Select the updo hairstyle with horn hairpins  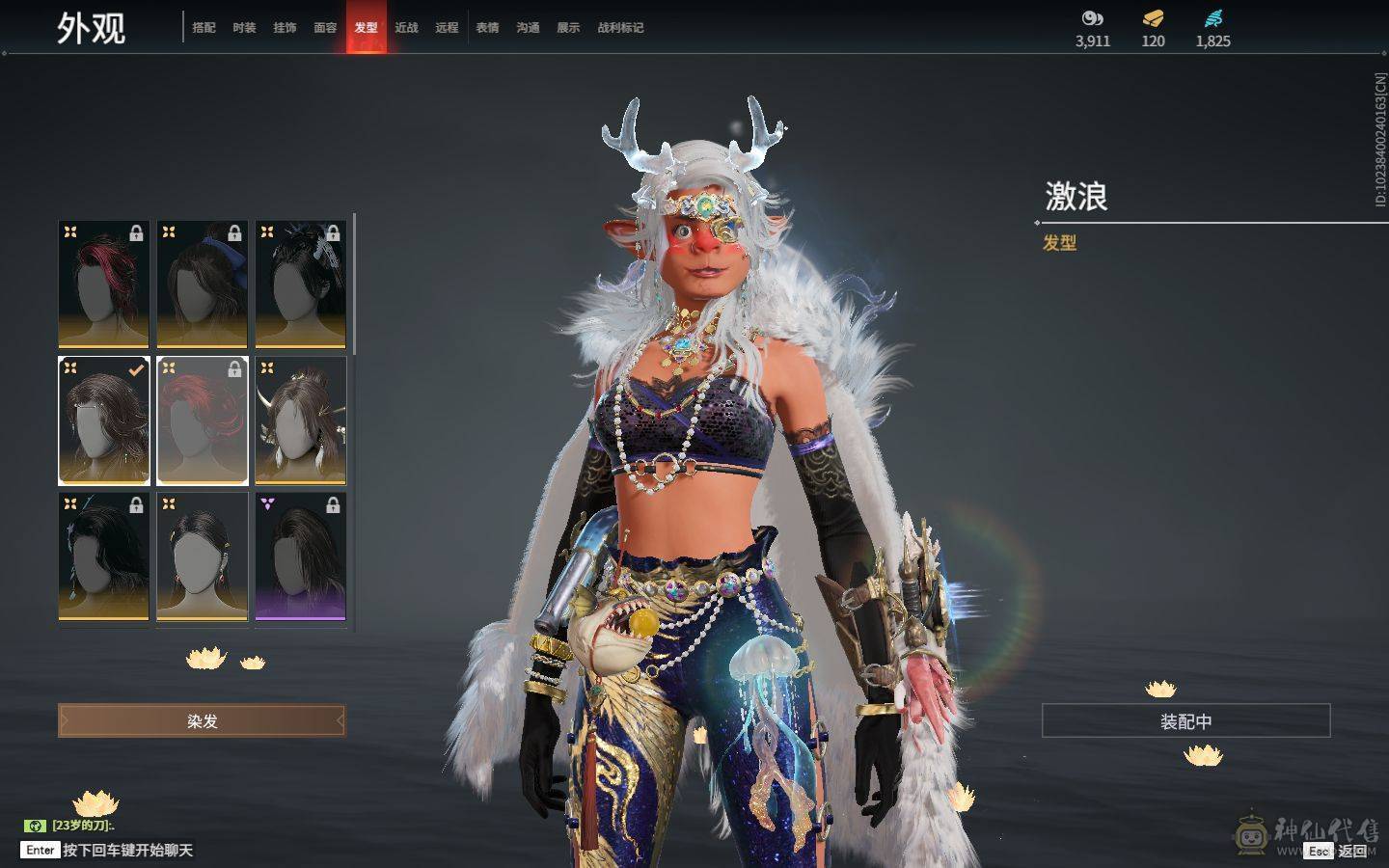(x=301, y=420)
